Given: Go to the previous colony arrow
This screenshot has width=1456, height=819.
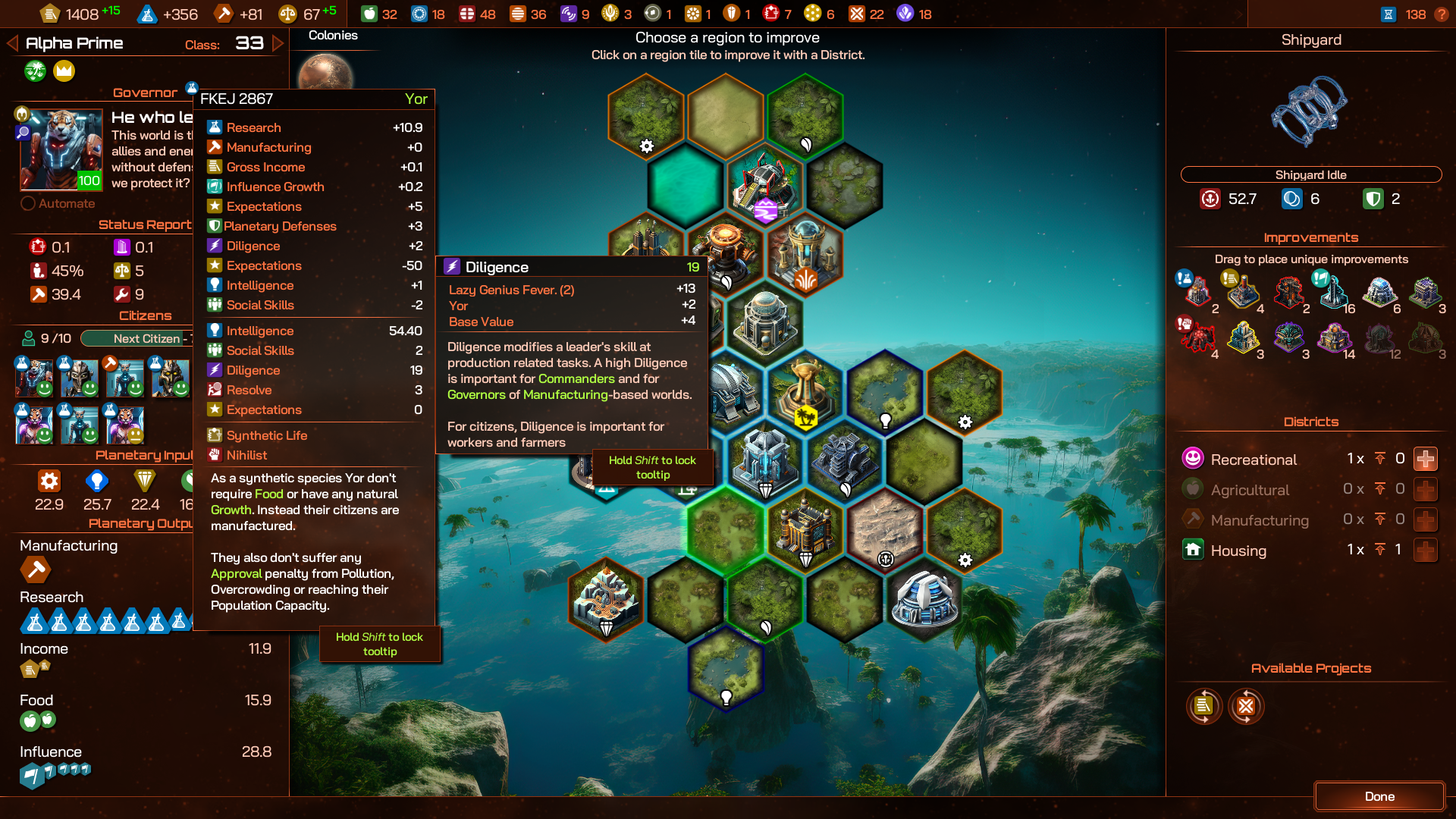Looking at the screenshot, I should [12, 43].
